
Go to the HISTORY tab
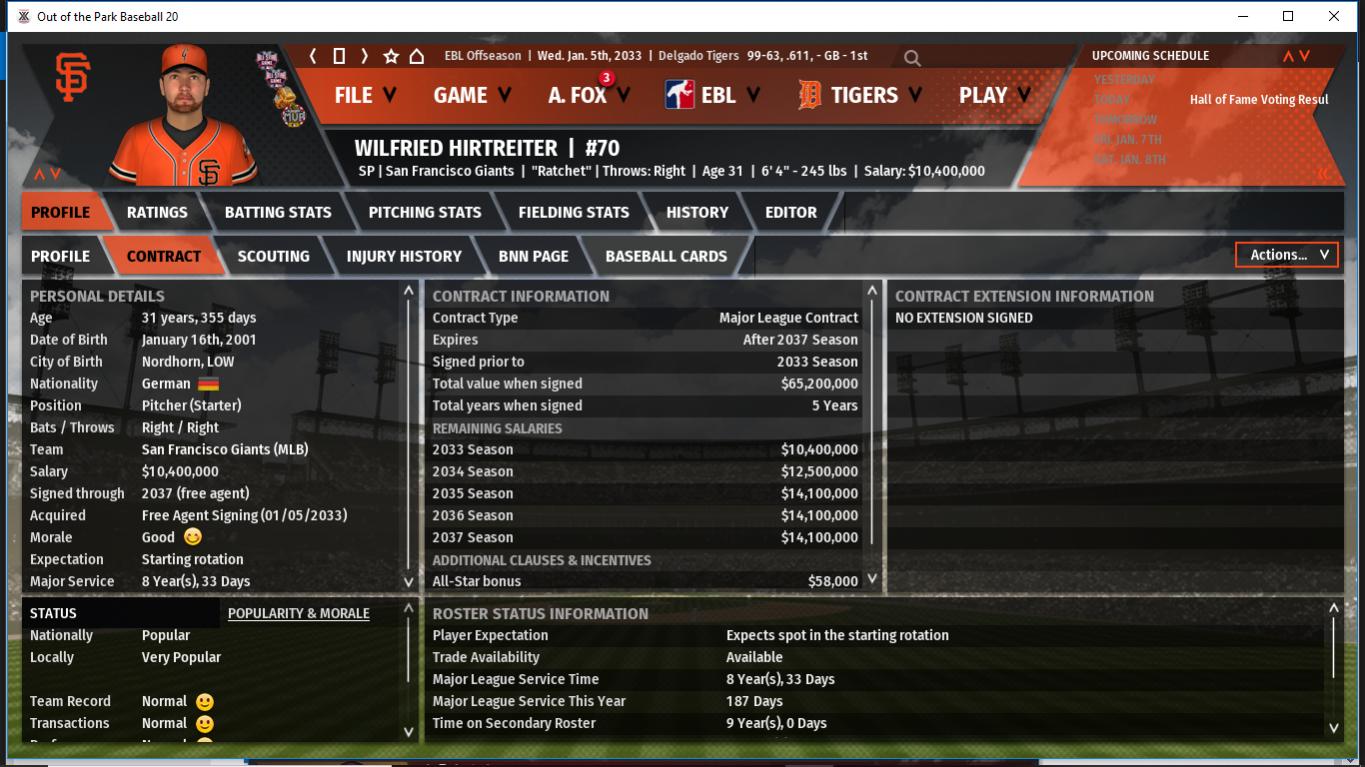coord(697,212)
